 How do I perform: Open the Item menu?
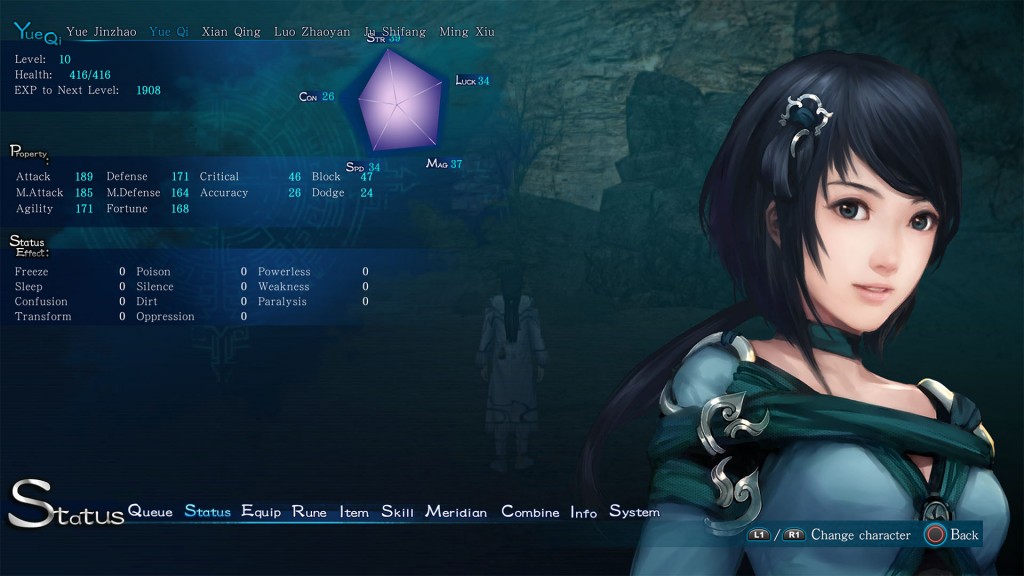[354, 512]
